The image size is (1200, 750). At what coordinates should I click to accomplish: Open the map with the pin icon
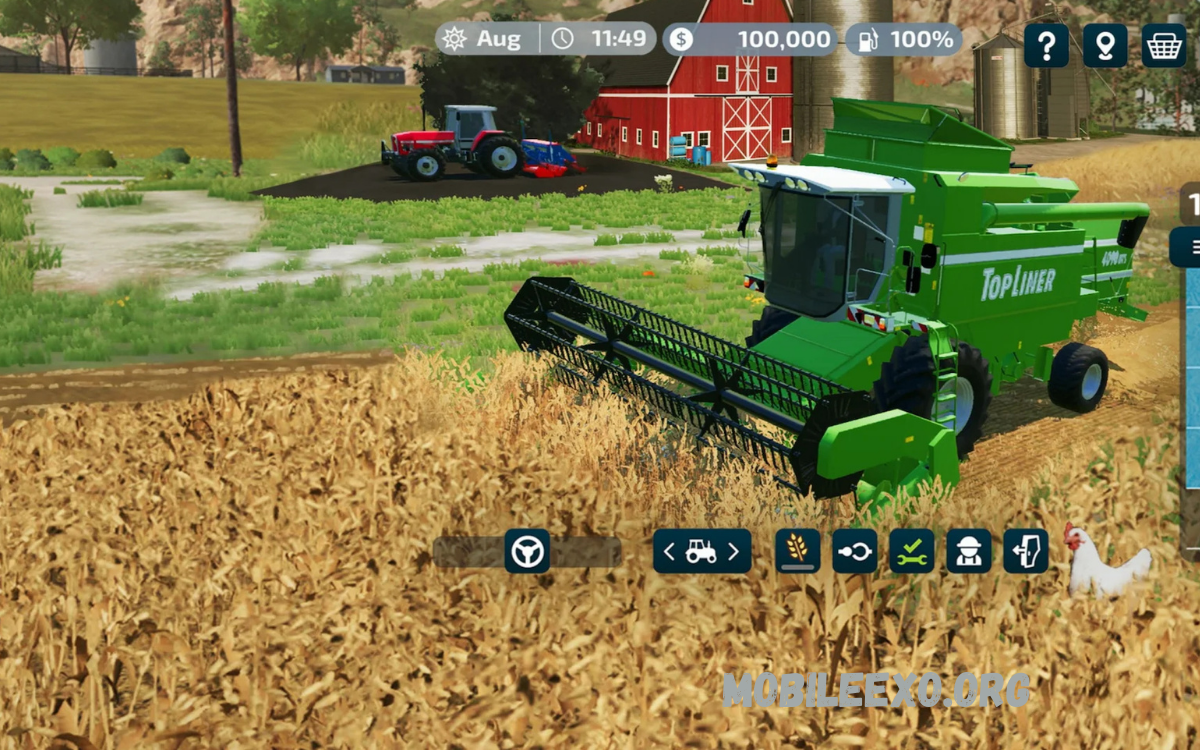coord(1105,45)
